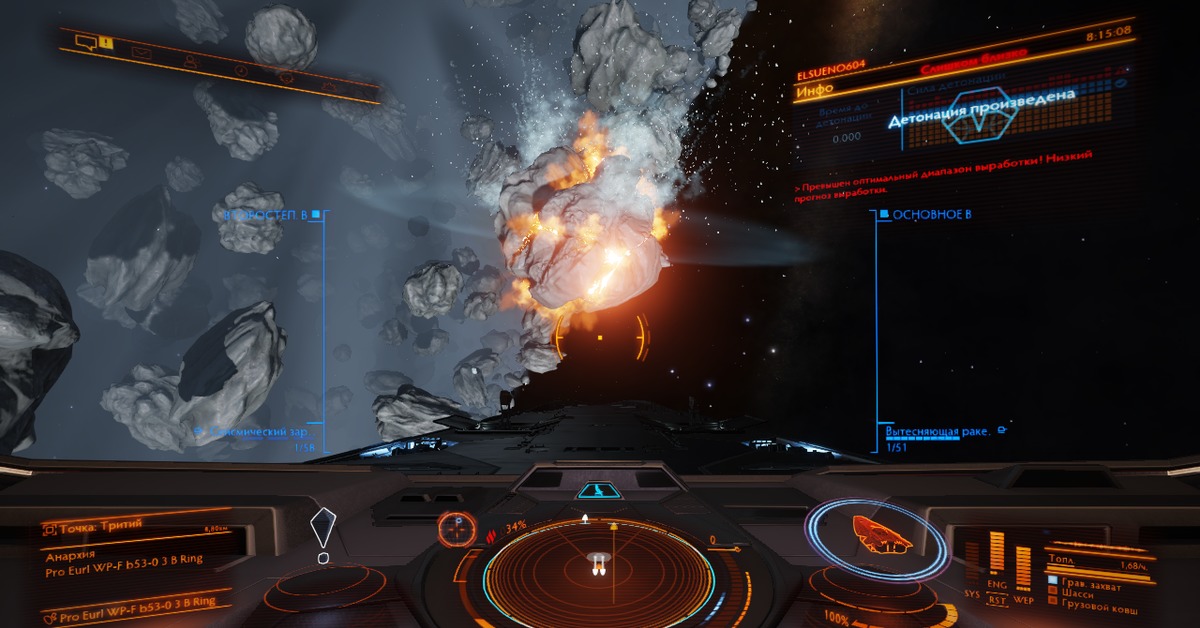
Task: Add power to SYS capacitor
Action: pos(972,592)
